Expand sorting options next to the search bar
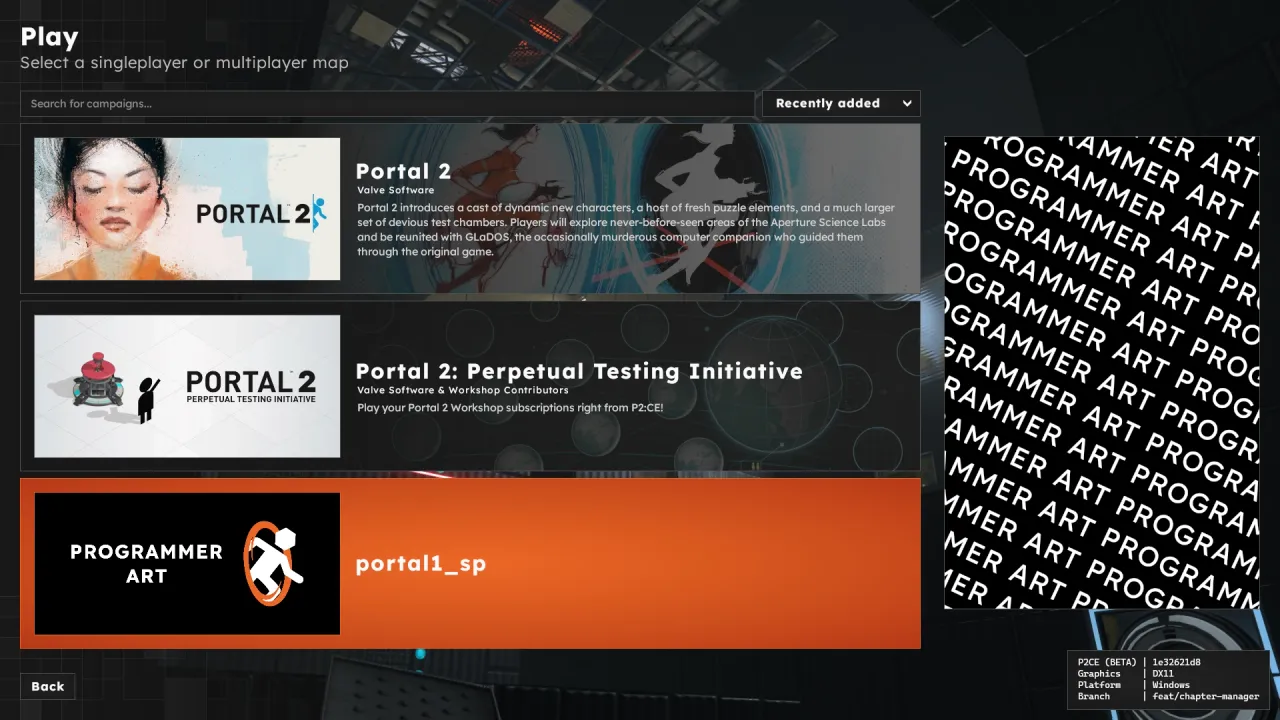This screenshot has width=1280, height=720. 840,103
